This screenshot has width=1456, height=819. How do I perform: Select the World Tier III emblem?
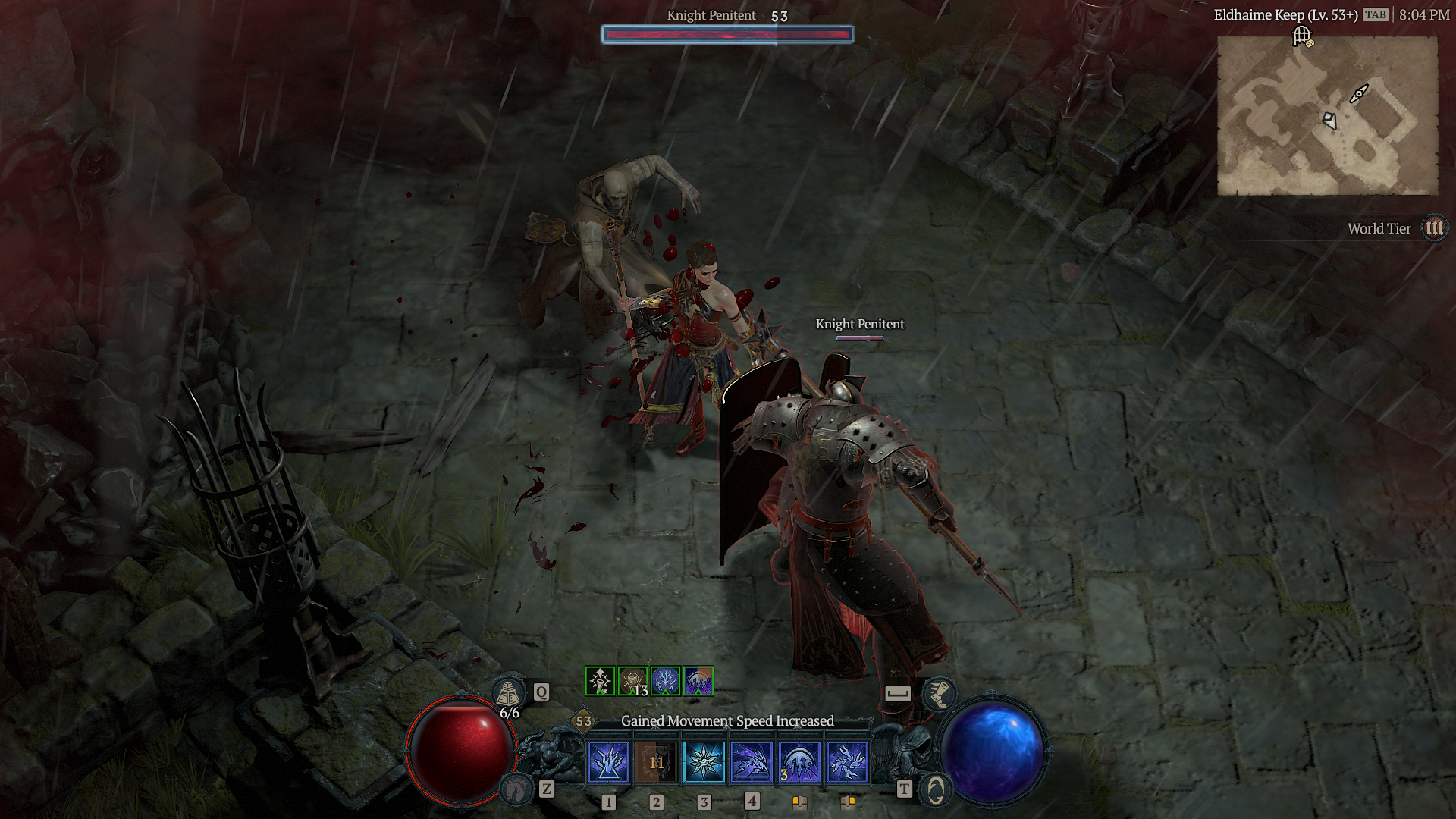[1434, 228]
